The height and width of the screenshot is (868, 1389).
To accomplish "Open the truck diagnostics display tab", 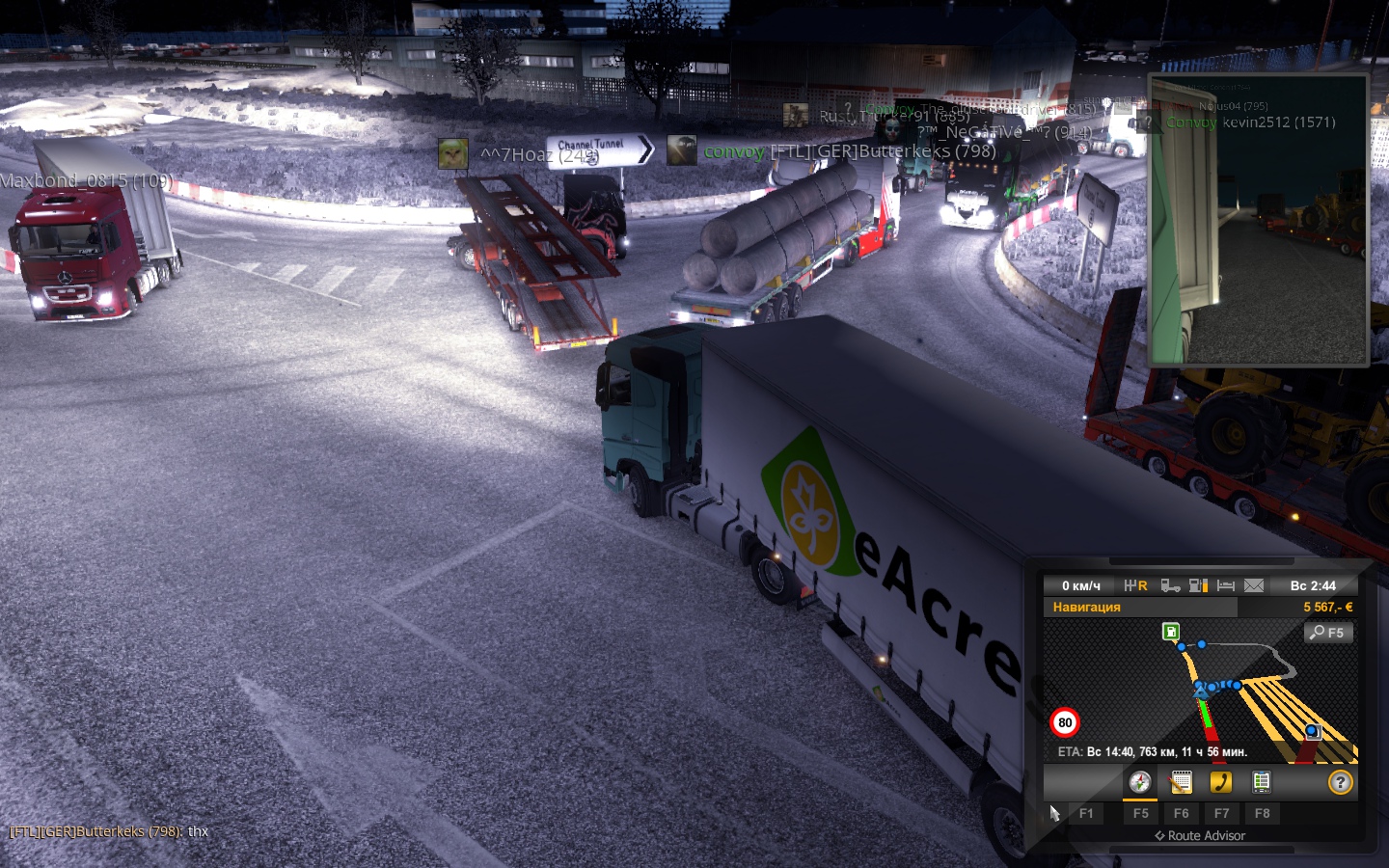I will pyautogui.click(x=1261, y=782).
